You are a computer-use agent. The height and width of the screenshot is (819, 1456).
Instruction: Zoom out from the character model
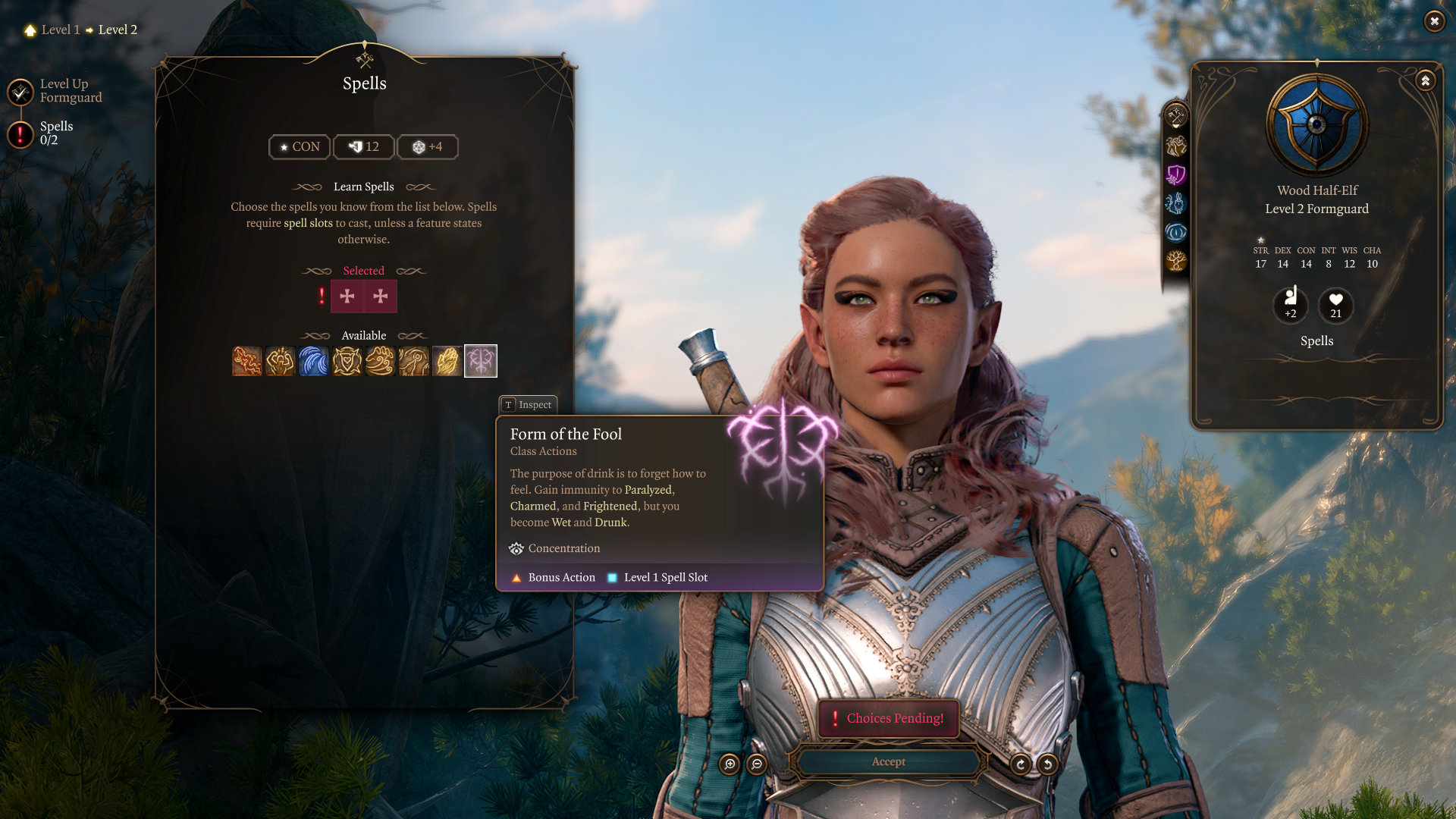pos(757,764)
